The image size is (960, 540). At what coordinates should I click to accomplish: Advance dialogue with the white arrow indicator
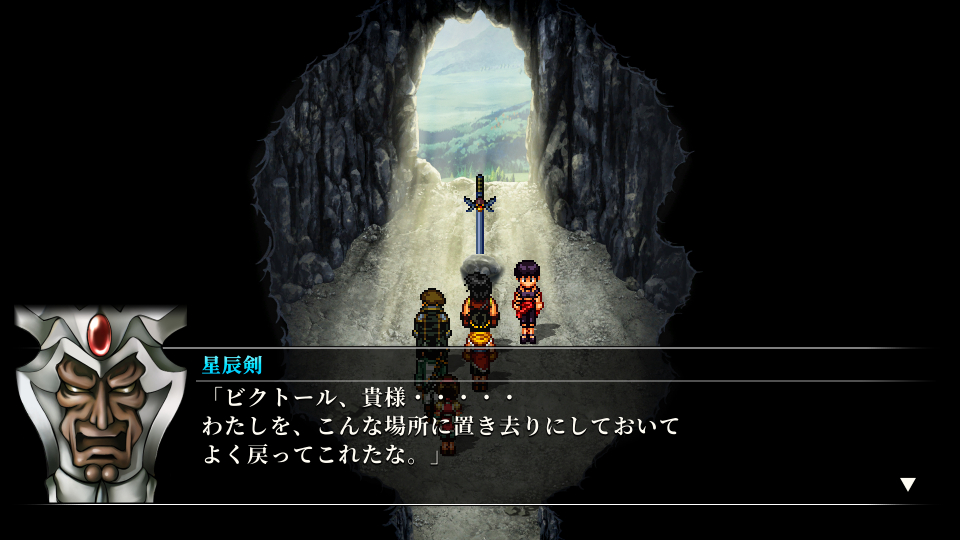(x=907, y=484)
